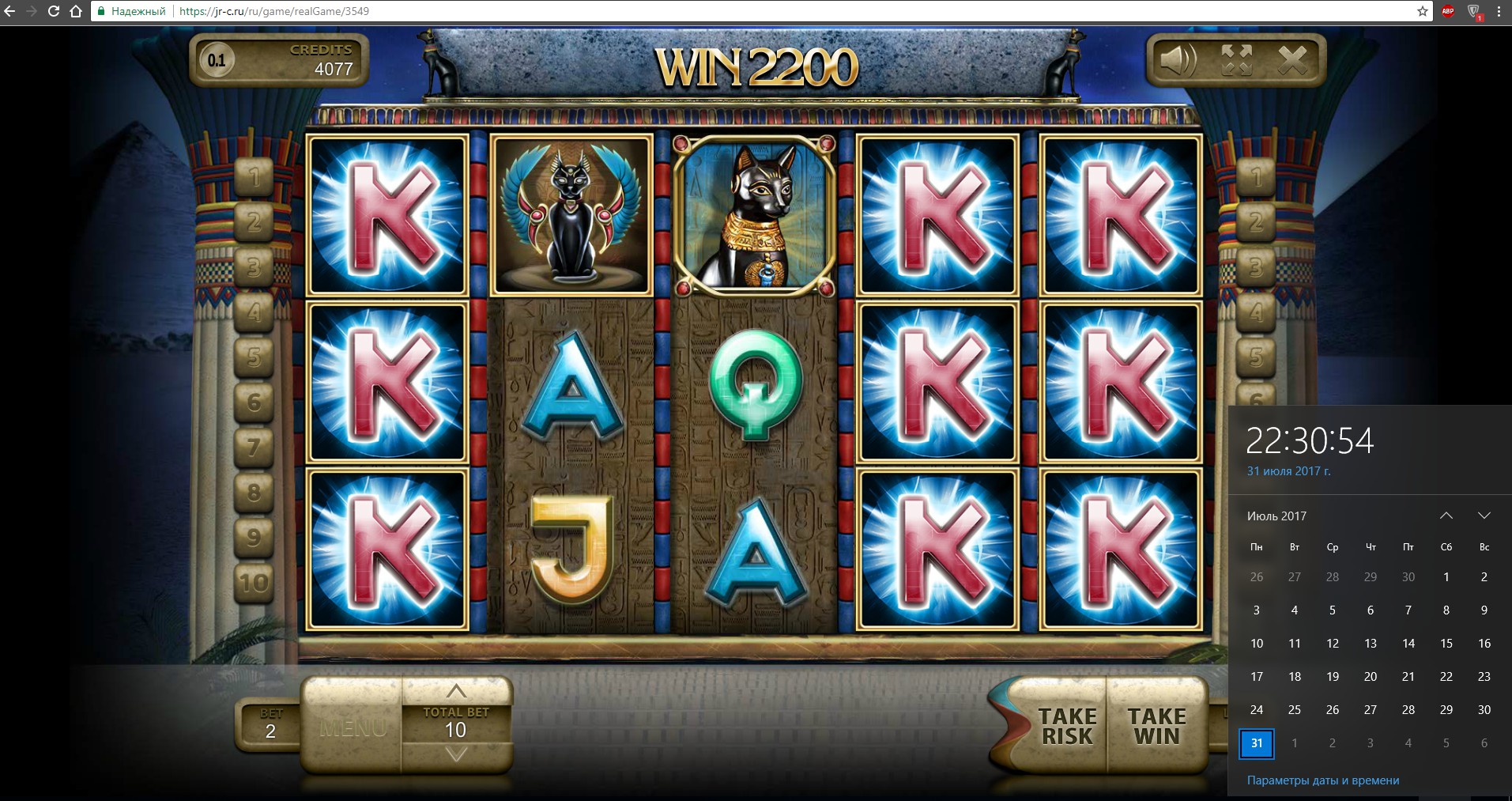This screenshot has width=1512, height=801.
Task: Reload the browser page
Action: click(54, 11)
